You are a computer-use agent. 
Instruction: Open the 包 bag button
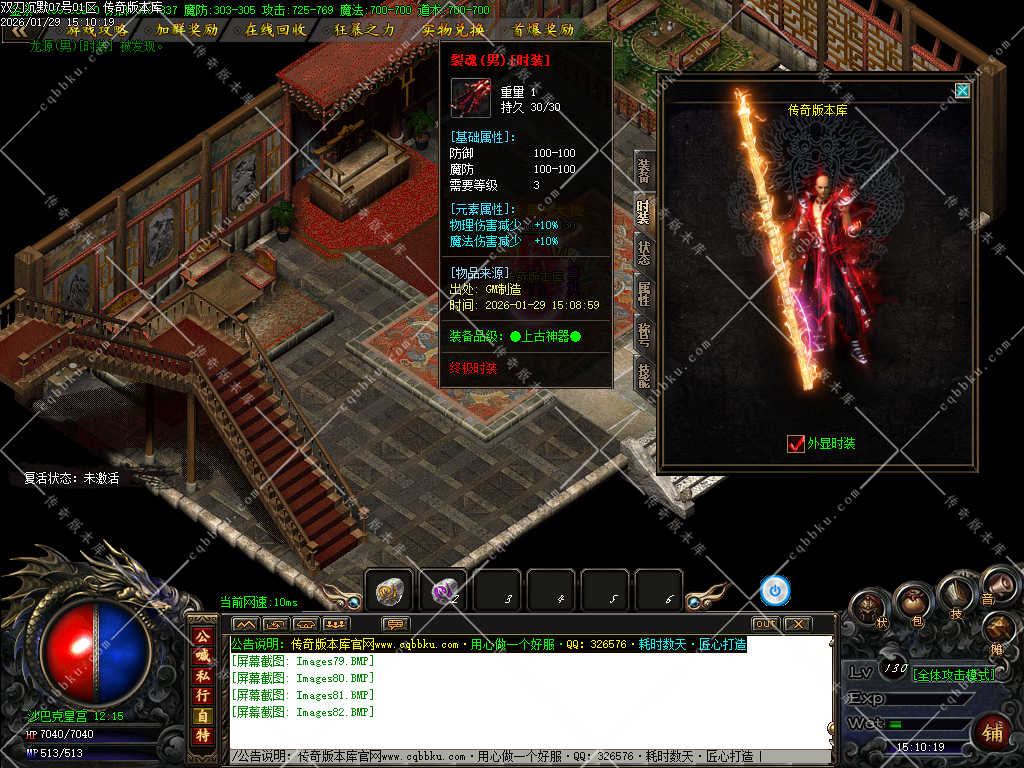(x=914, y=601)
